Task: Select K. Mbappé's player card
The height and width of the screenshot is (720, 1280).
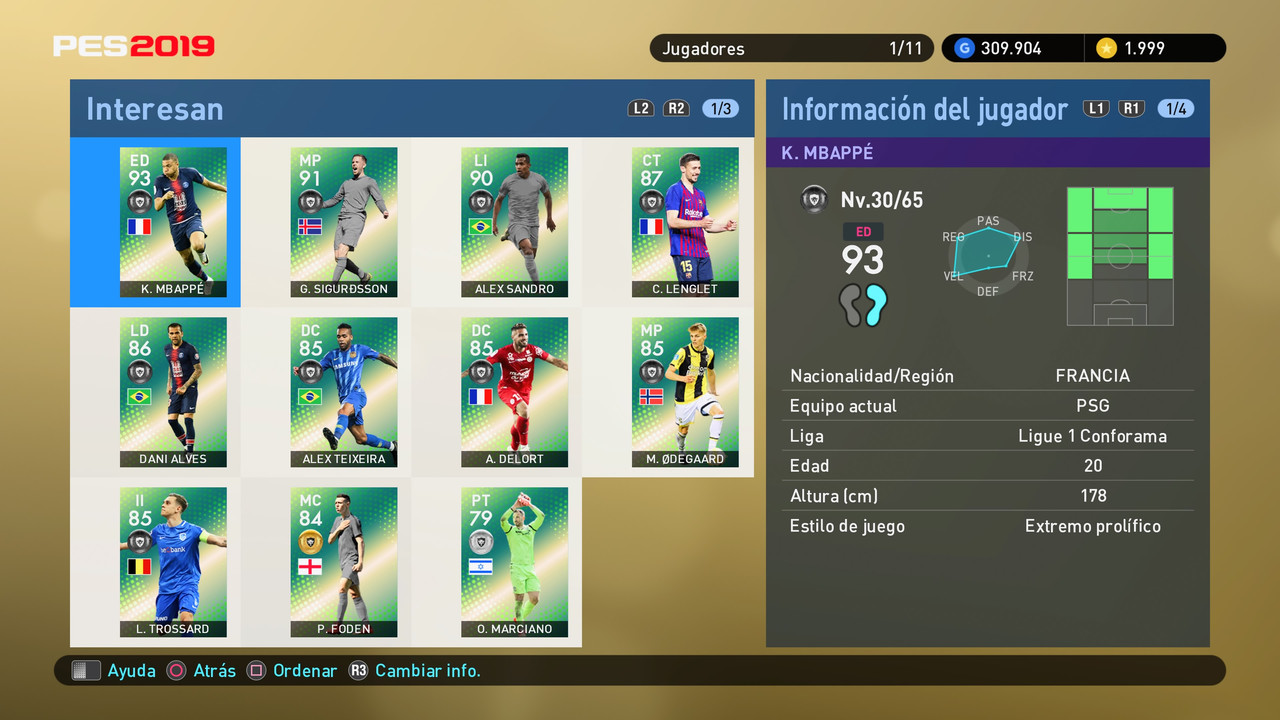Action: click(173, 222)
